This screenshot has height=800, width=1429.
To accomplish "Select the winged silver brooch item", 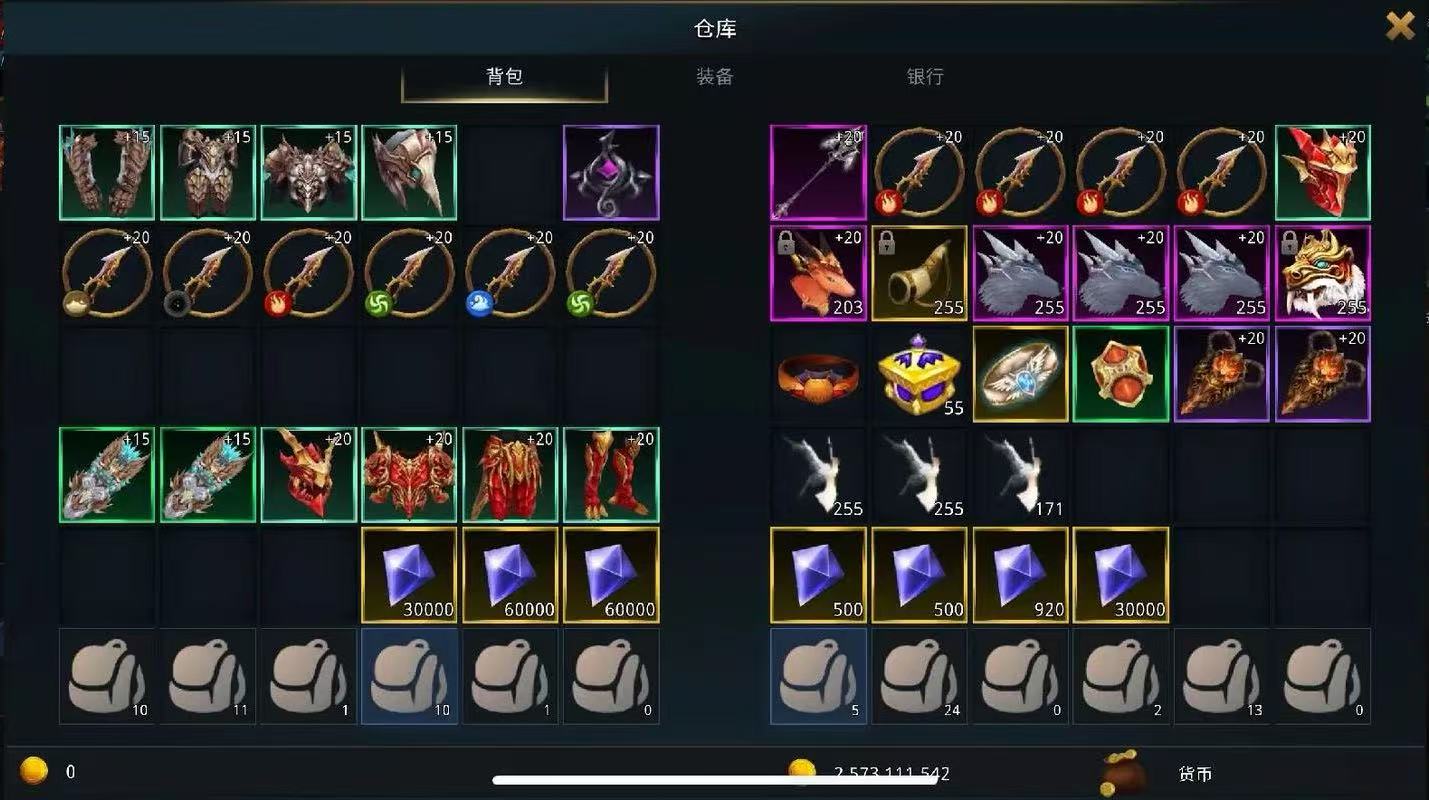I will [x=1019, y=374].
